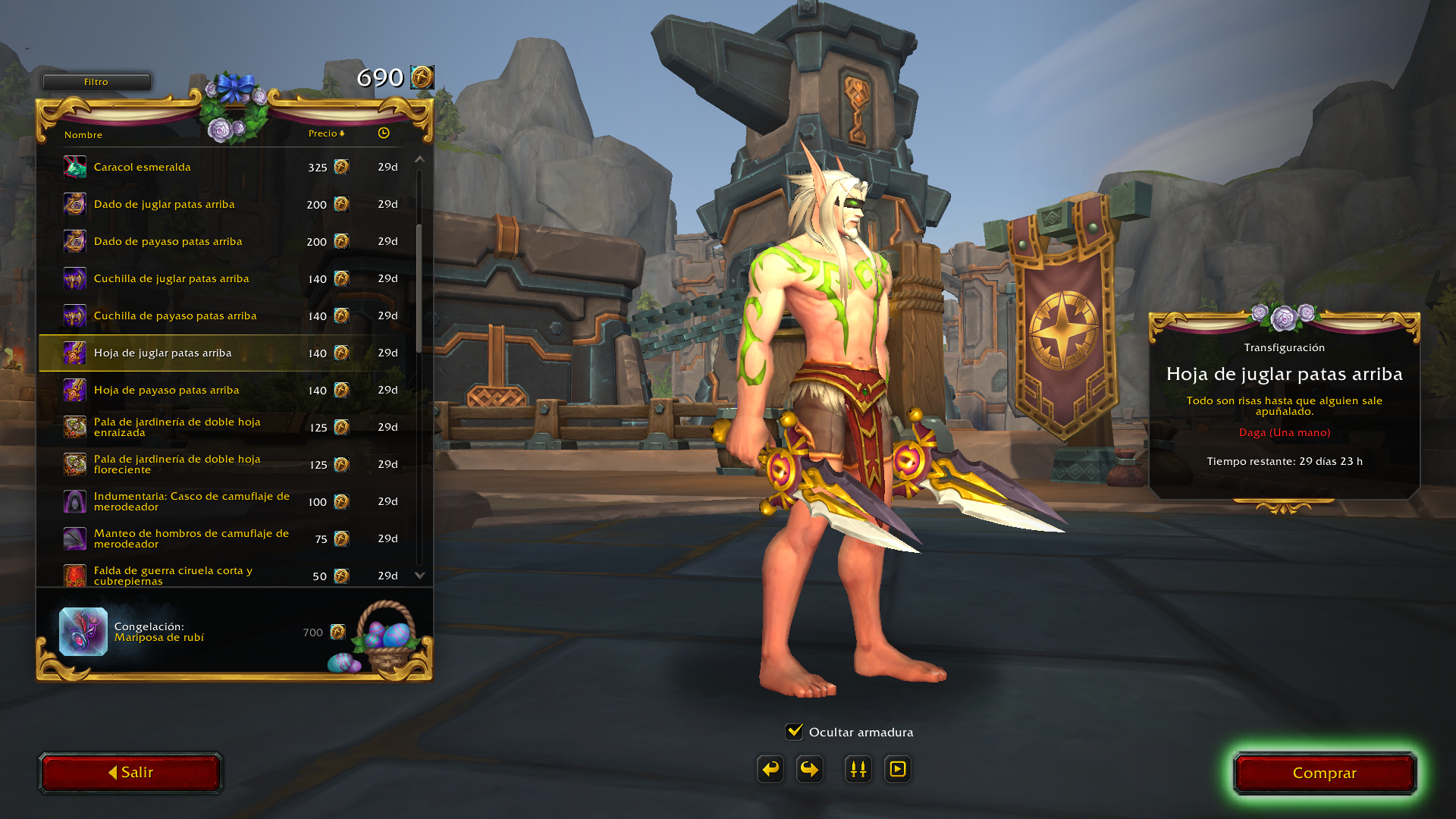The width and height of the screenshot is (1456, 819).
Task: Choose Hoja de payaso patas arriba
Action: 166,390
